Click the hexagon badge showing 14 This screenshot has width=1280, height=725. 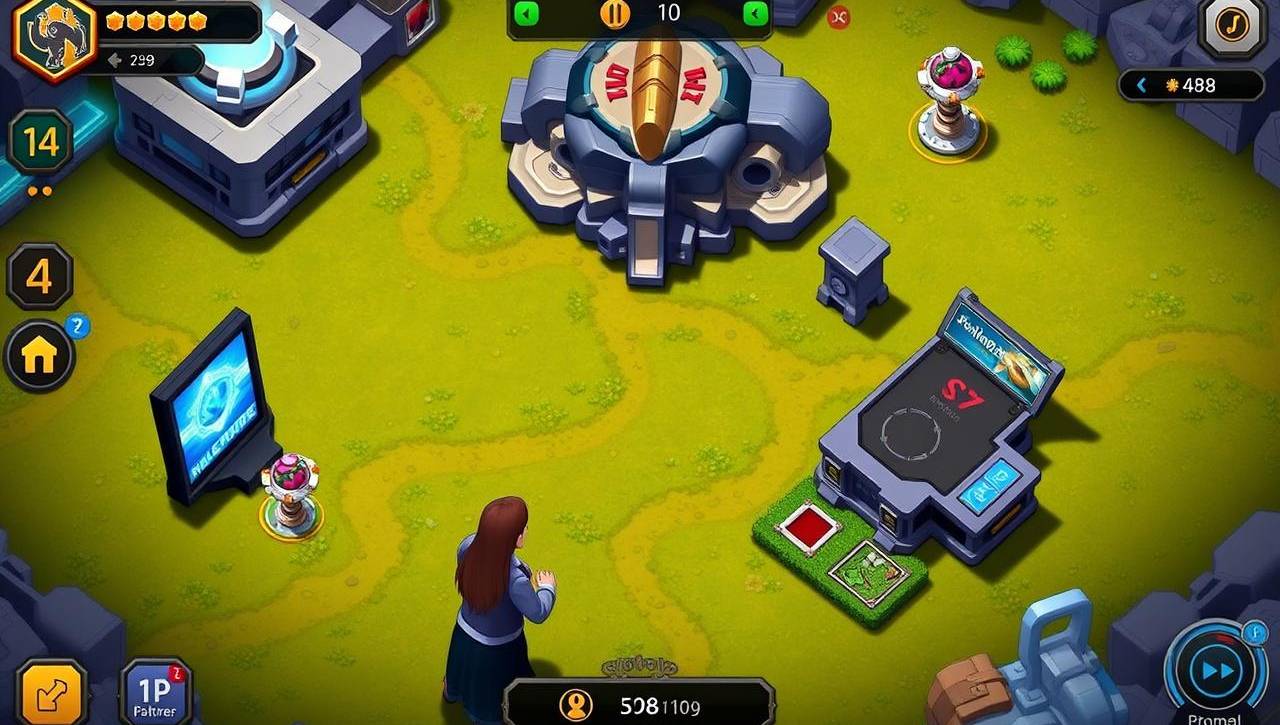click(41, 143)
